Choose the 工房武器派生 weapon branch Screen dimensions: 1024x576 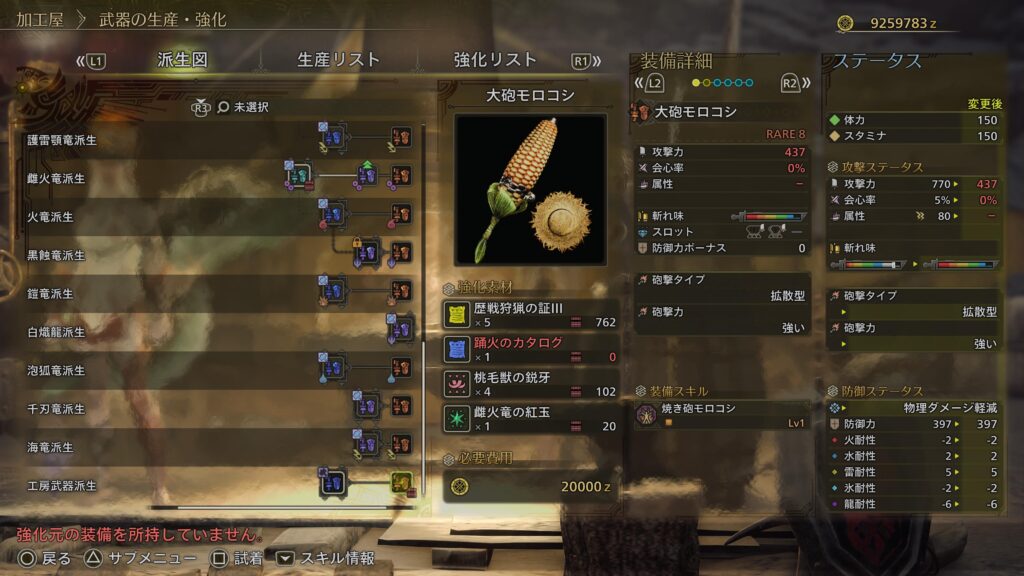(x=62, y=486)
